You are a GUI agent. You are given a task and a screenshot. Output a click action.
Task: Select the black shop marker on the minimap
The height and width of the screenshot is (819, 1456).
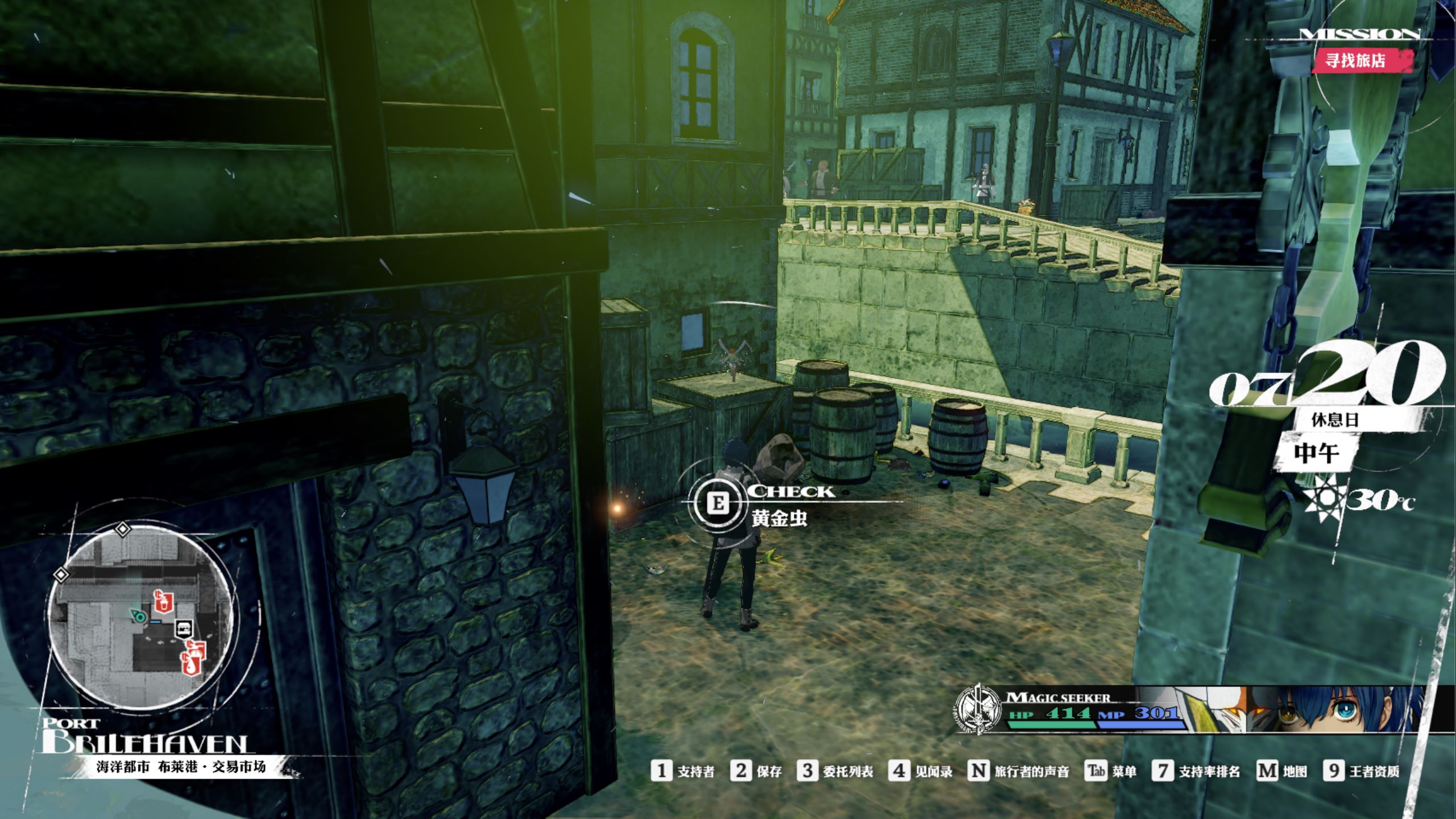pos(185,628)
